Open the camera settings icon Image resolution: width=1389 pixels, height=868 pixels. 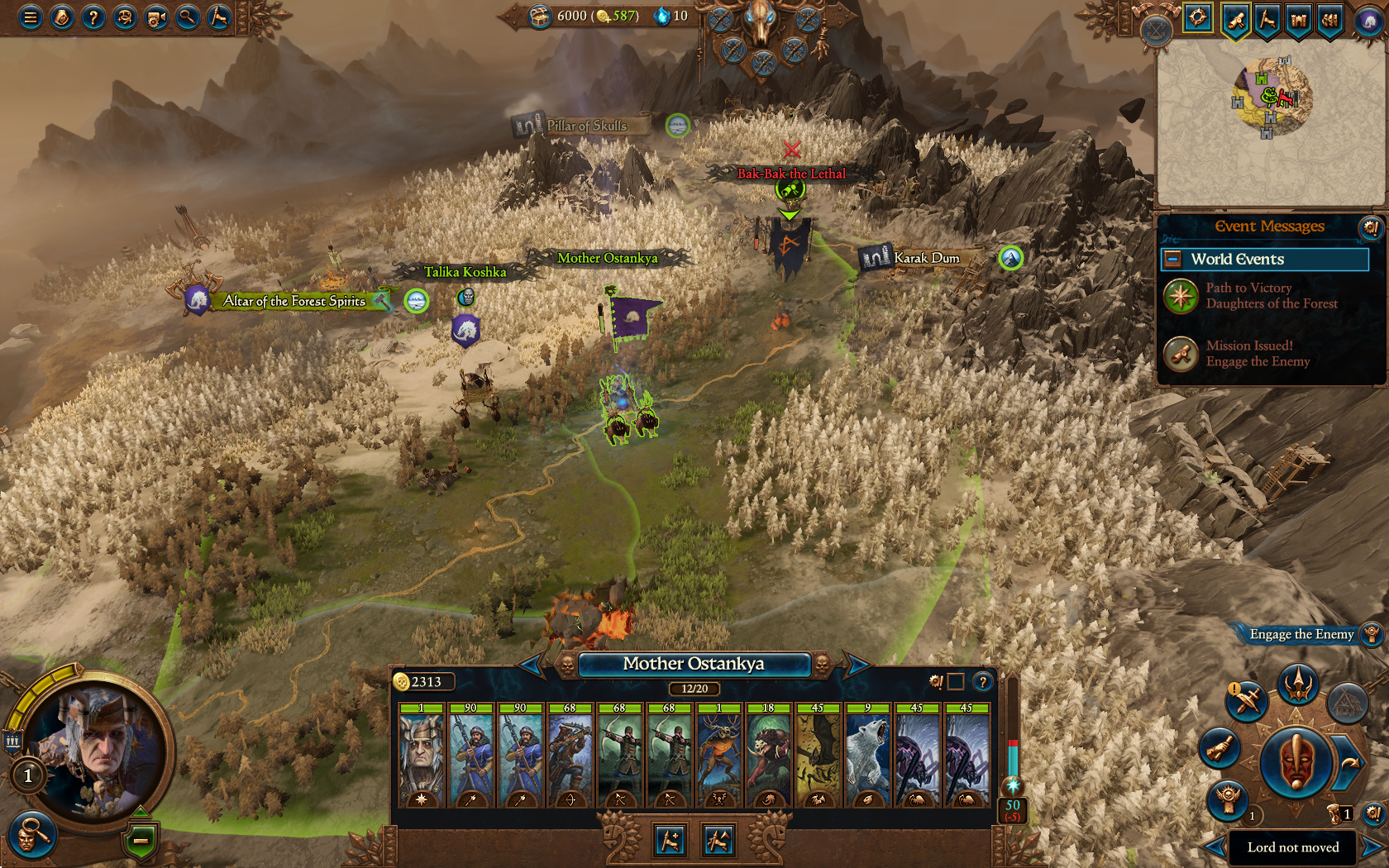(156, 17)
